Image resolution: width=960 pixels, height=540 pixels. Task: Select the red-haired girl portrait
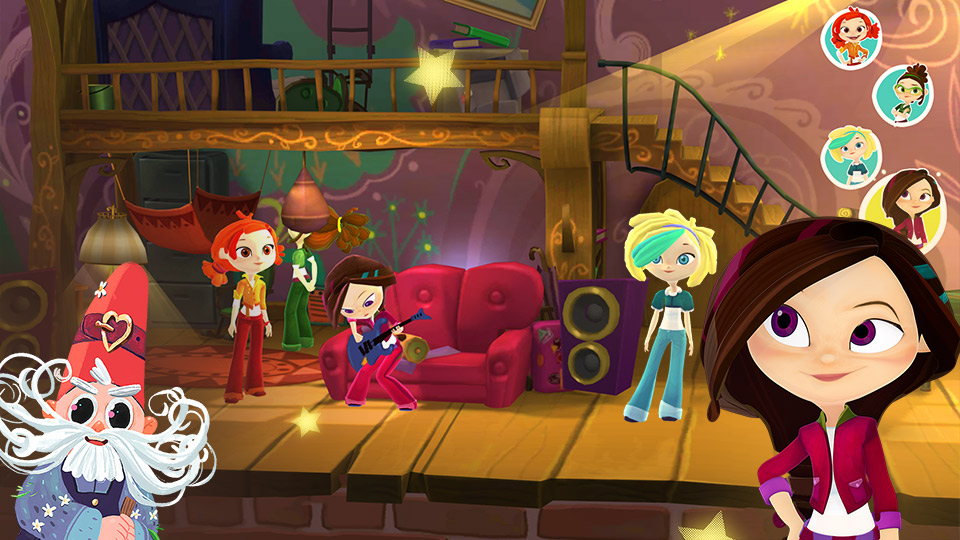coord(850,38)
